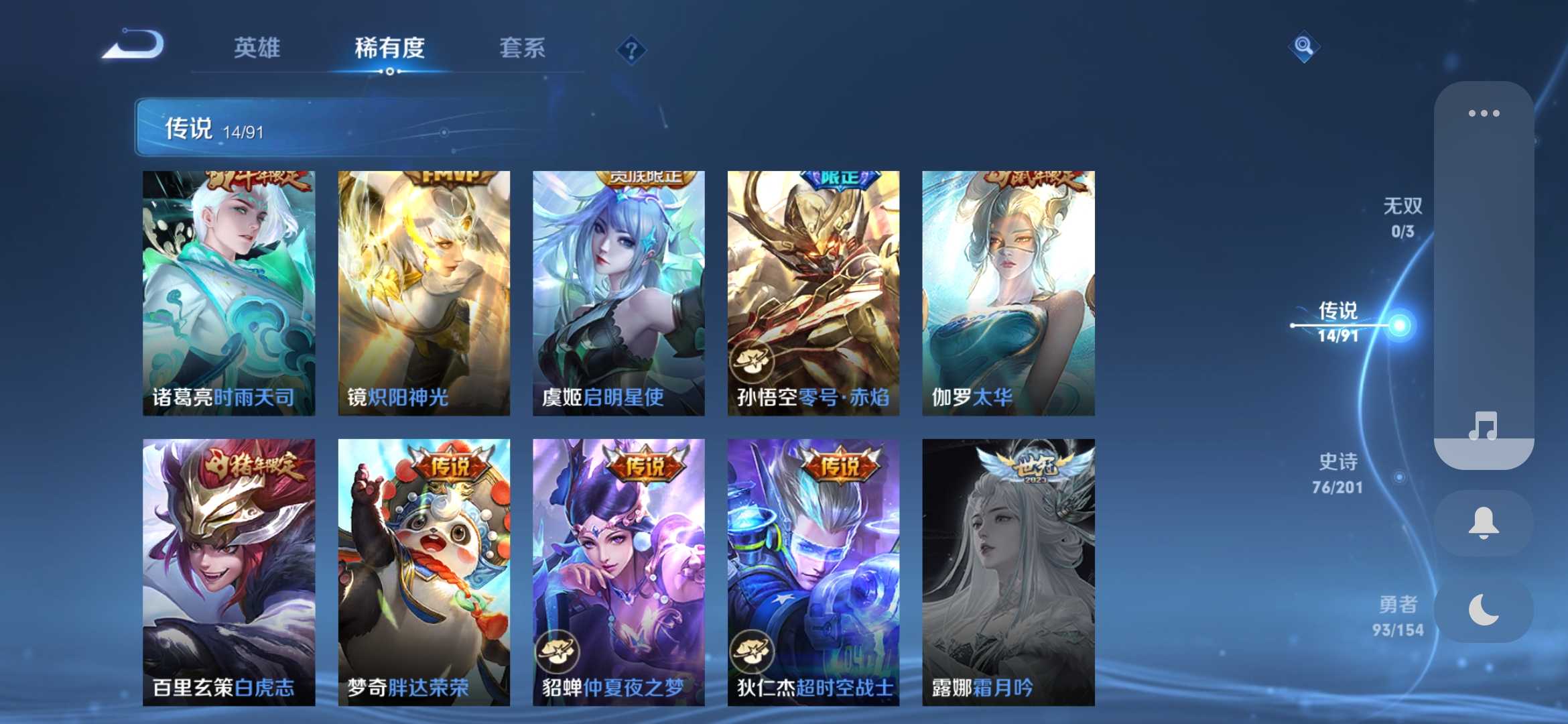Screen dimensions: 1568x724
Task: Open search with the magnifier icon
Action: click(1303, 47)
